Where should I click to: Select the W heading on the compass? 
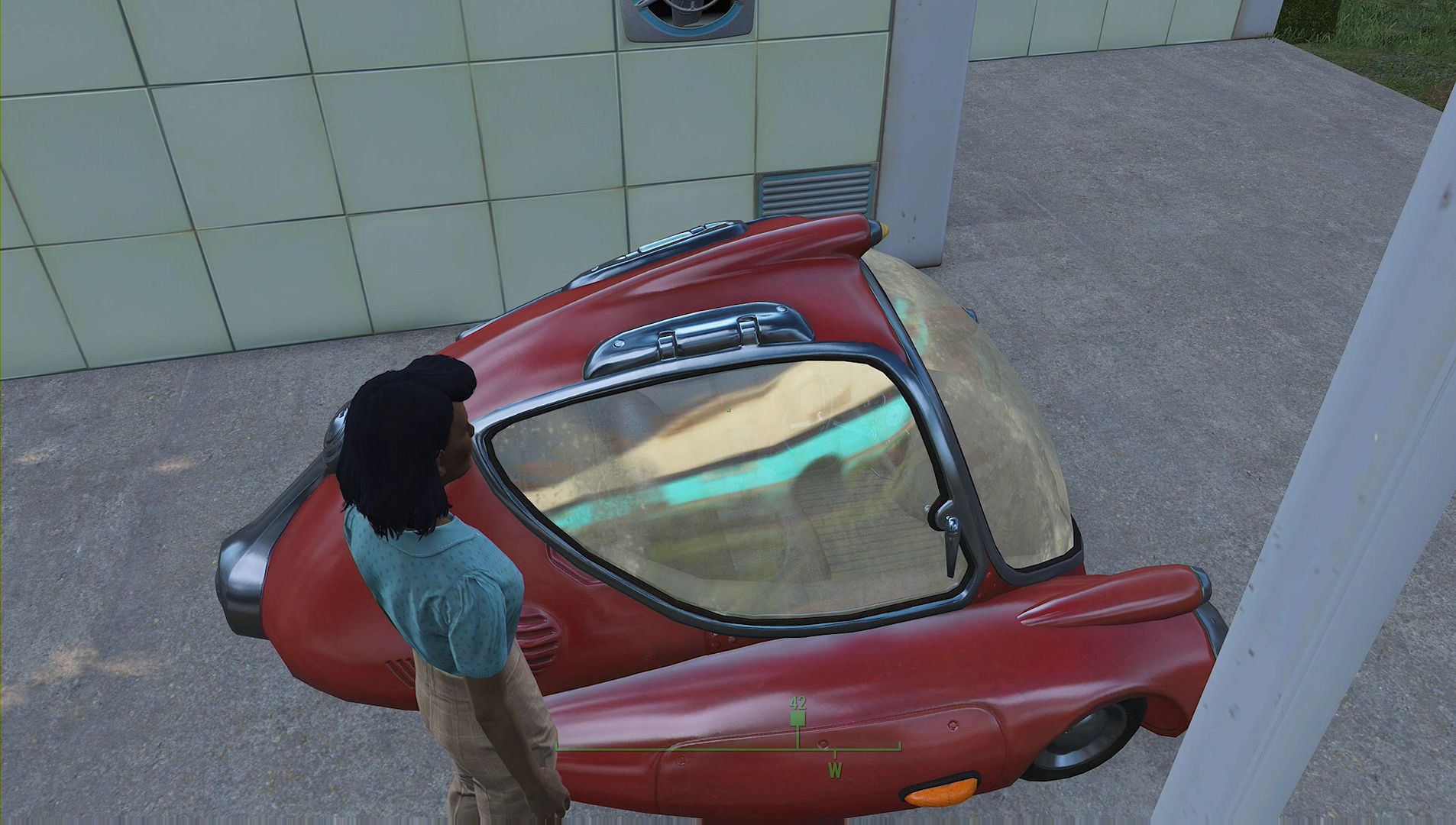(x=835, y=770)
